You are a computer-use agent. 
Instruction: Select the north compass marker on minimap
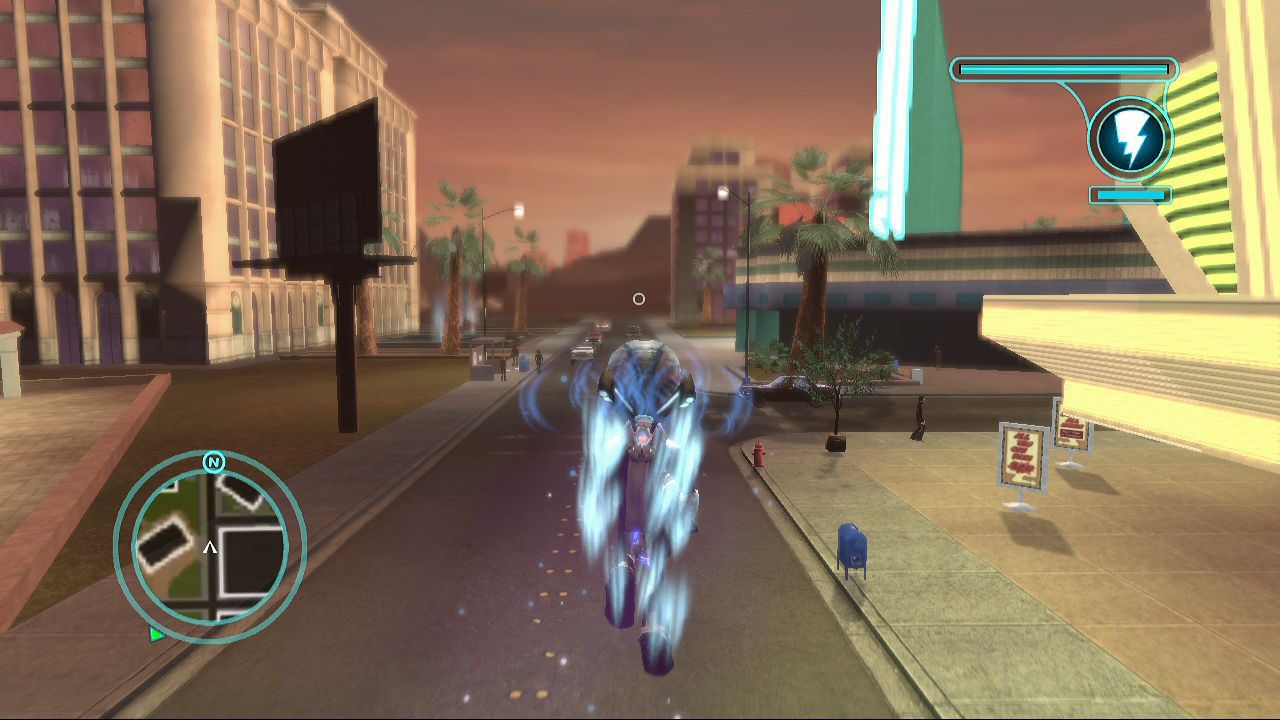213,462
